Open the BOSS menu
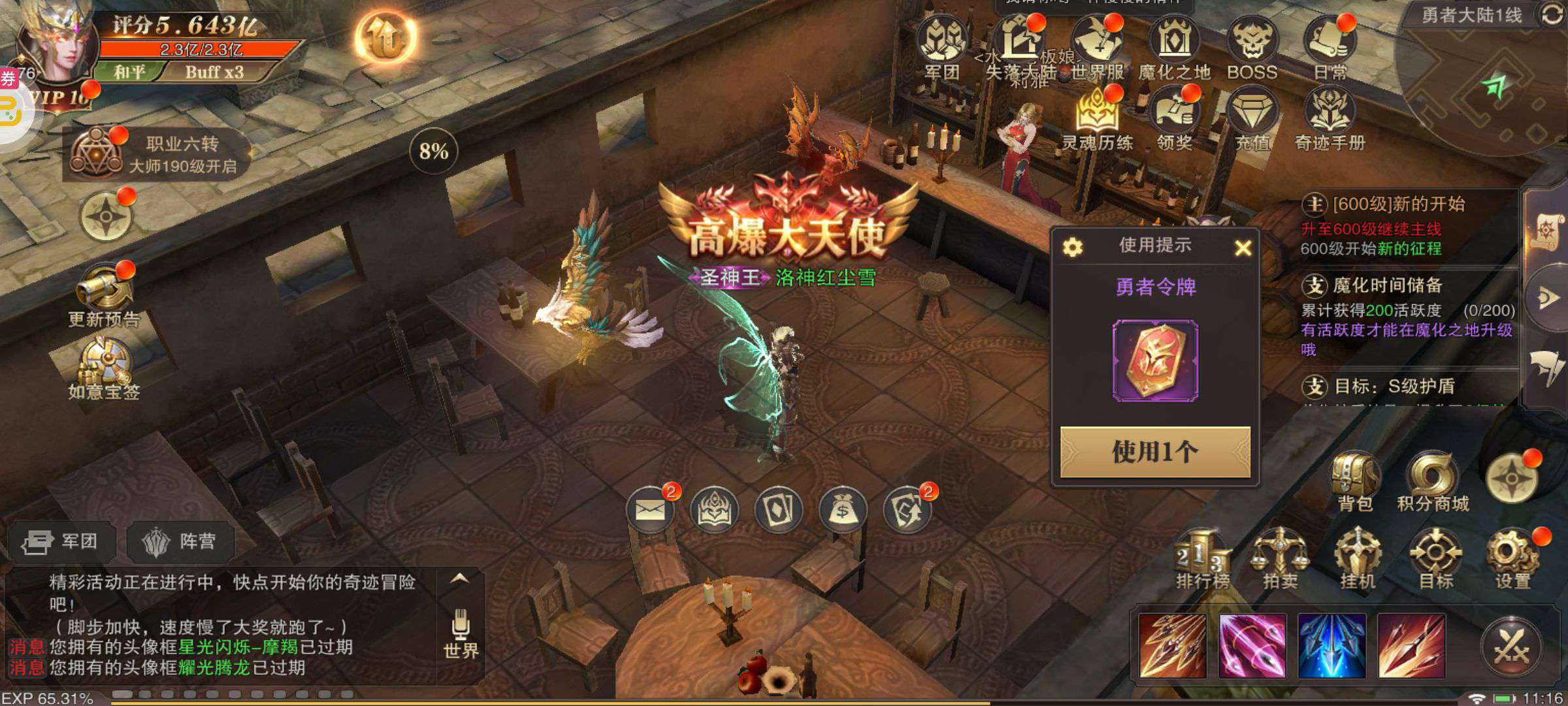1568x706 pixels. tap(1252, 49)
